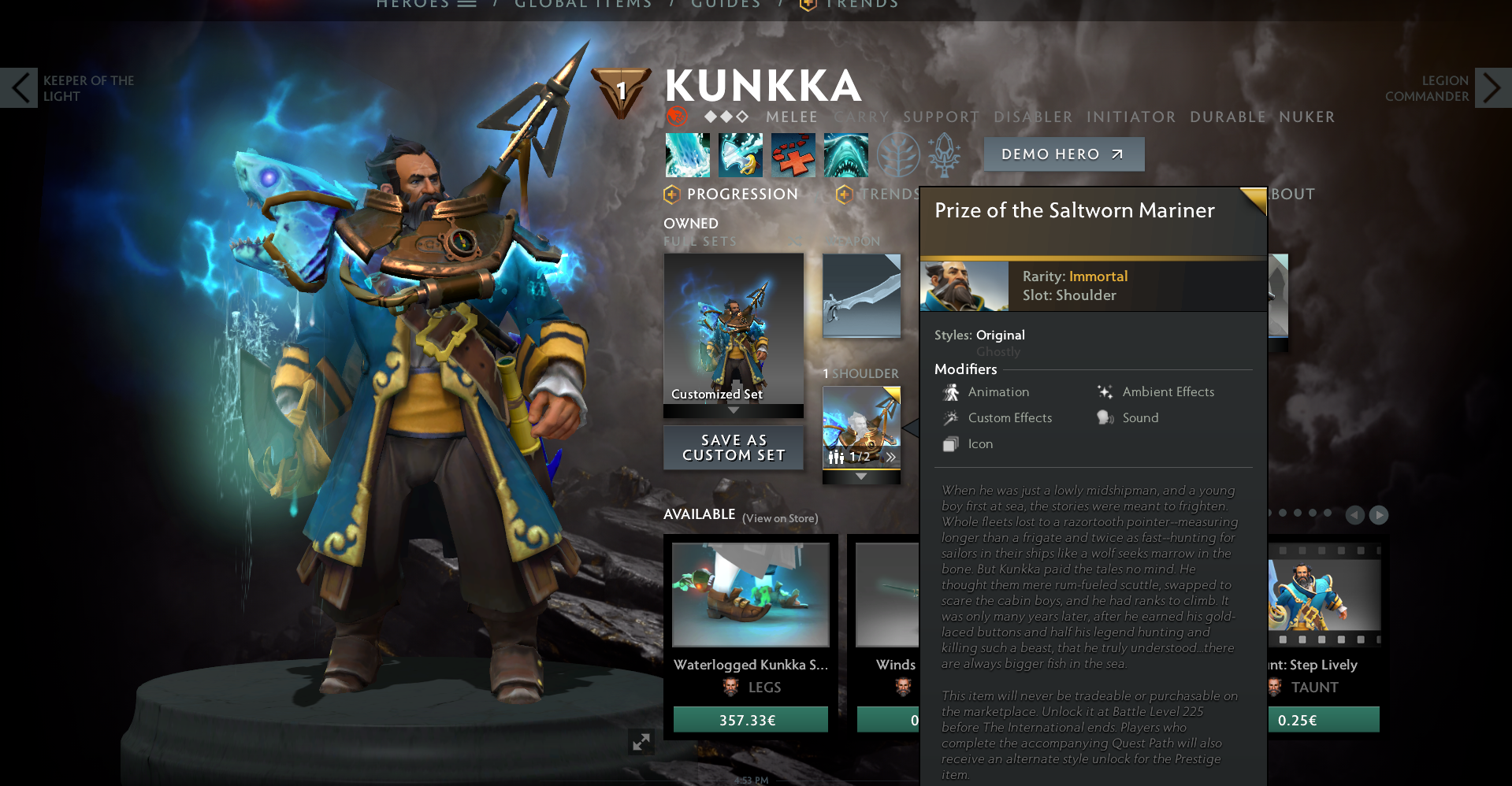This screenshot has width=1512, height=786.
Task: Expand the shoulder item slot dropdown arrow
Action: tap(860, 476)
